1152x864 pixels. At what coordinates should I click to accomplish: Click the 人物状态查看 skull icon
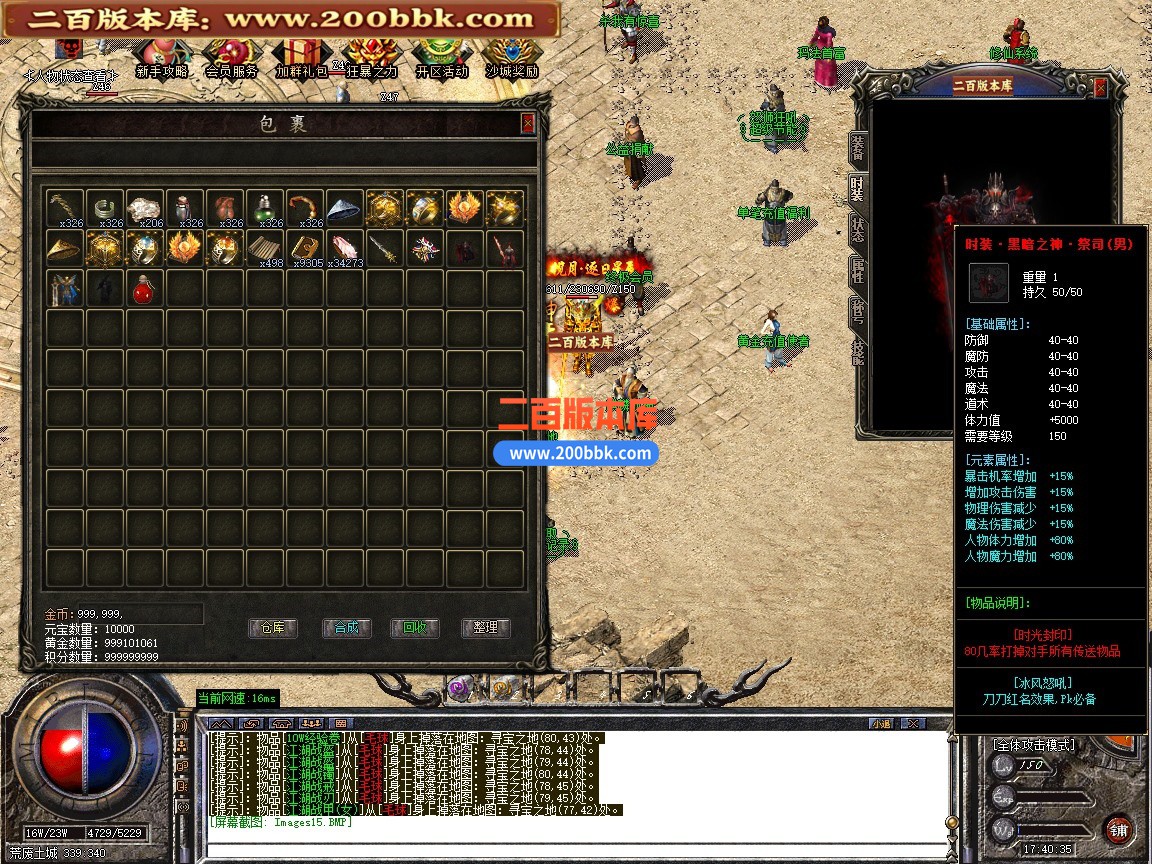[x=69, y=51]
